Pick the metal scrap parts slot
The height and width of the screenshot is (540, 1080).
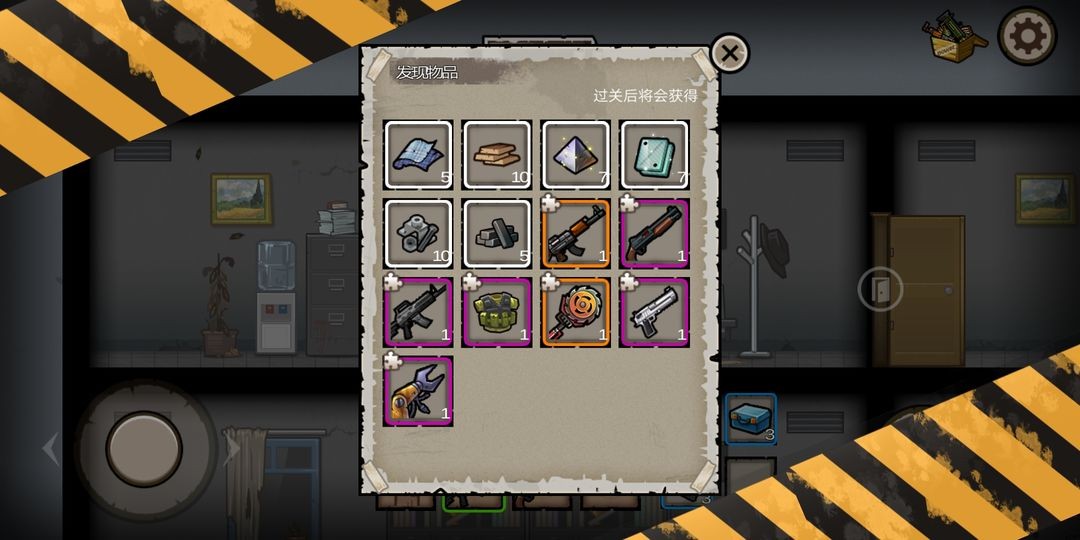418,234
